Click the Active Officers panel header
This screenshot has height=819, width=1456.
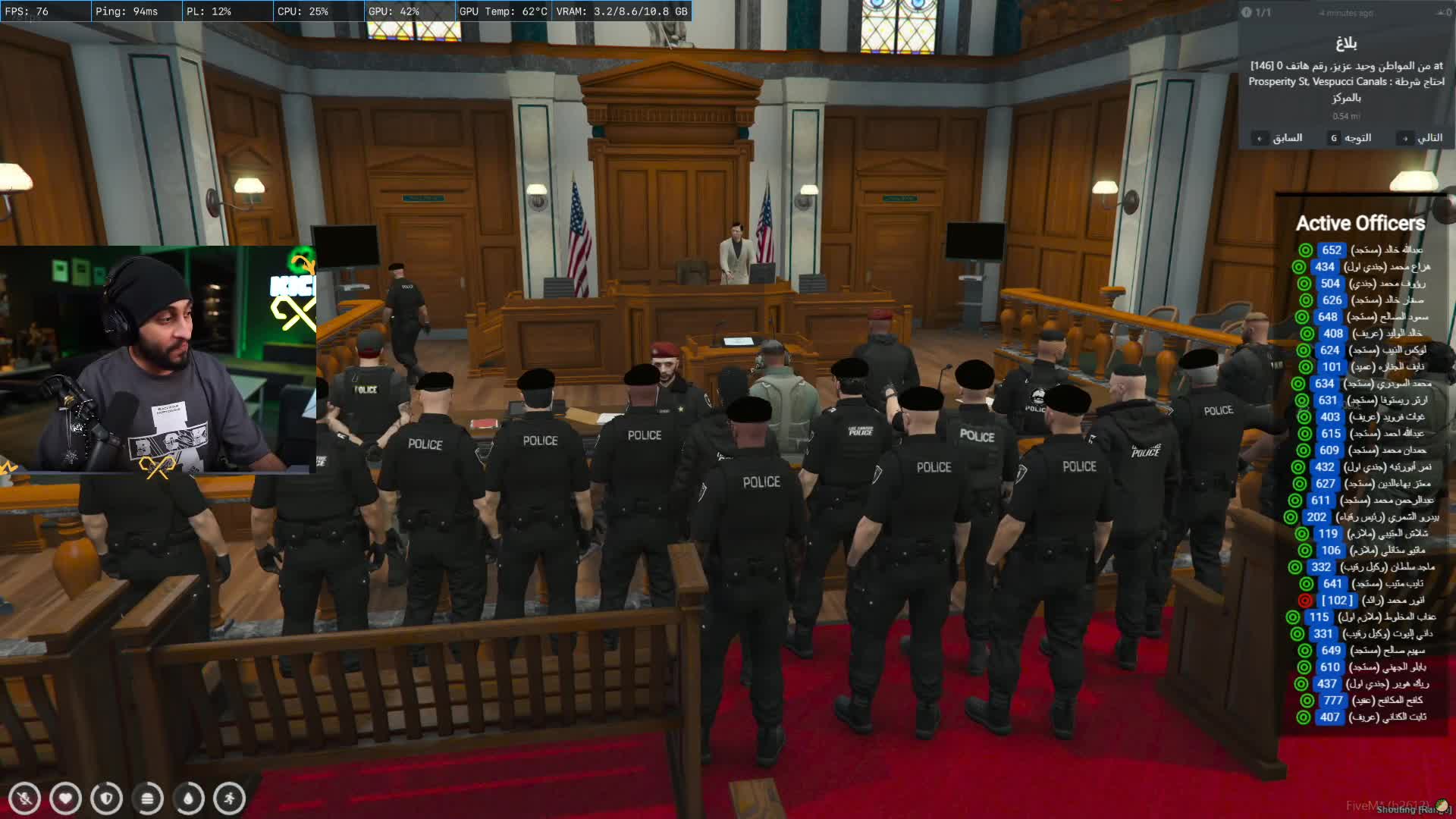click(x=1360, y=224)
